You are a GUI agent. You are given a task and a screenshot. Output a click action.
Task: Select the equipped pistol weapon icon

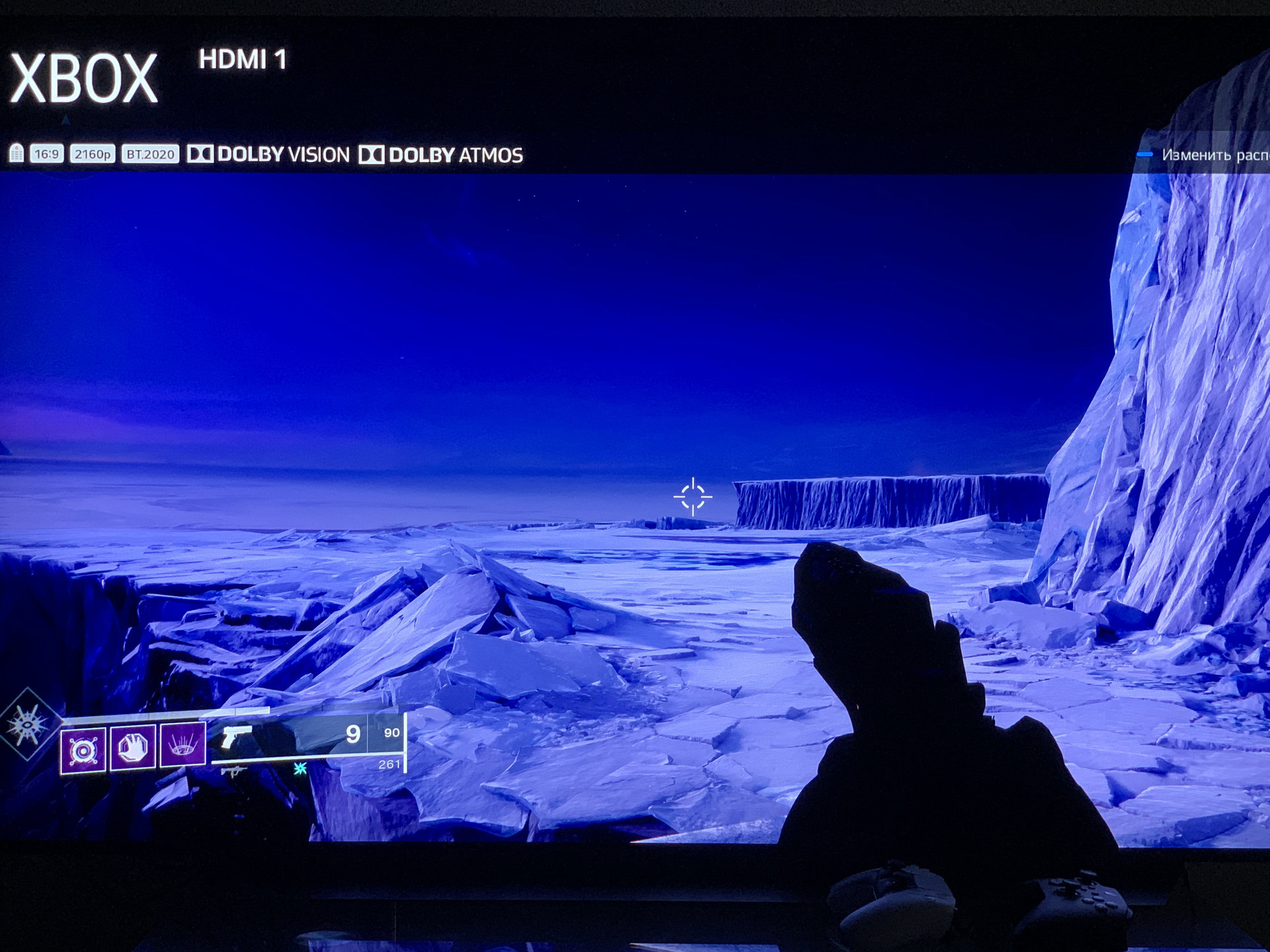(236, 736)
